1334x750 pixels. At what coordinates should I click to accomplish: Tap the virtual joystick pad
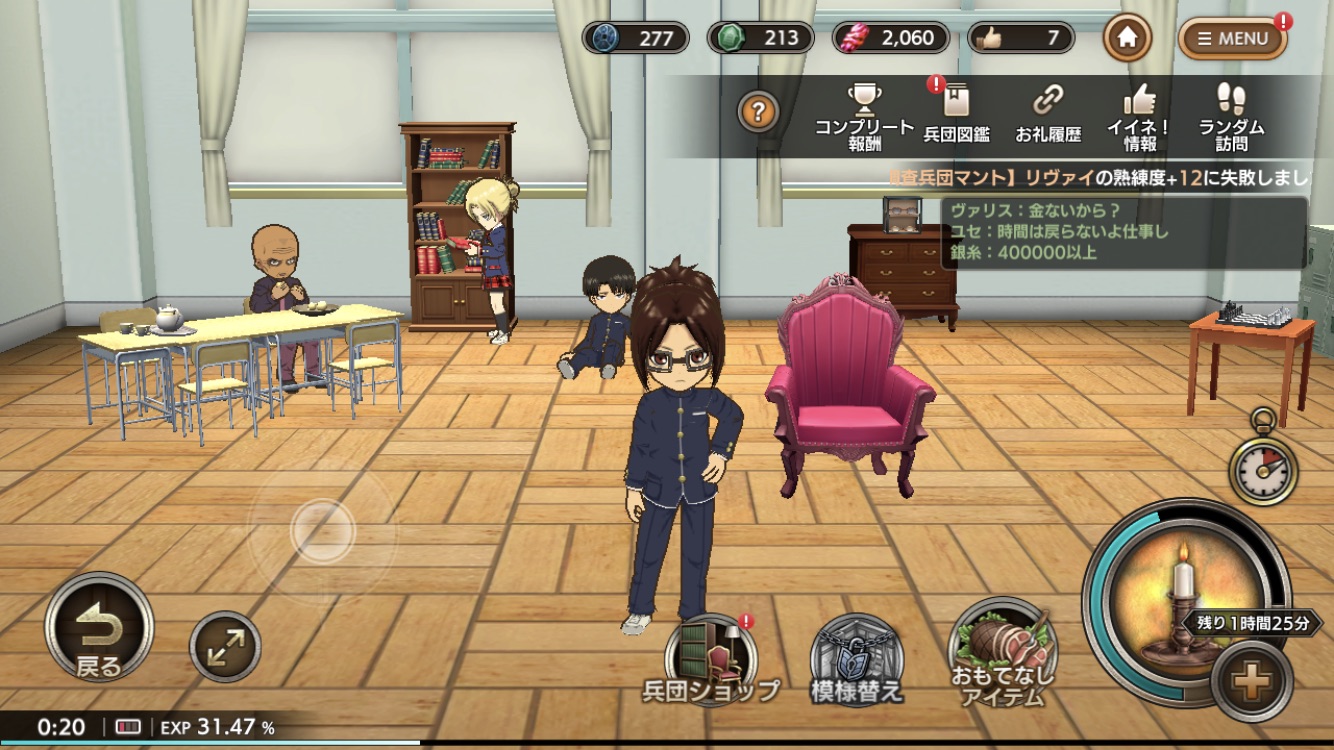[x=322, y=532]
